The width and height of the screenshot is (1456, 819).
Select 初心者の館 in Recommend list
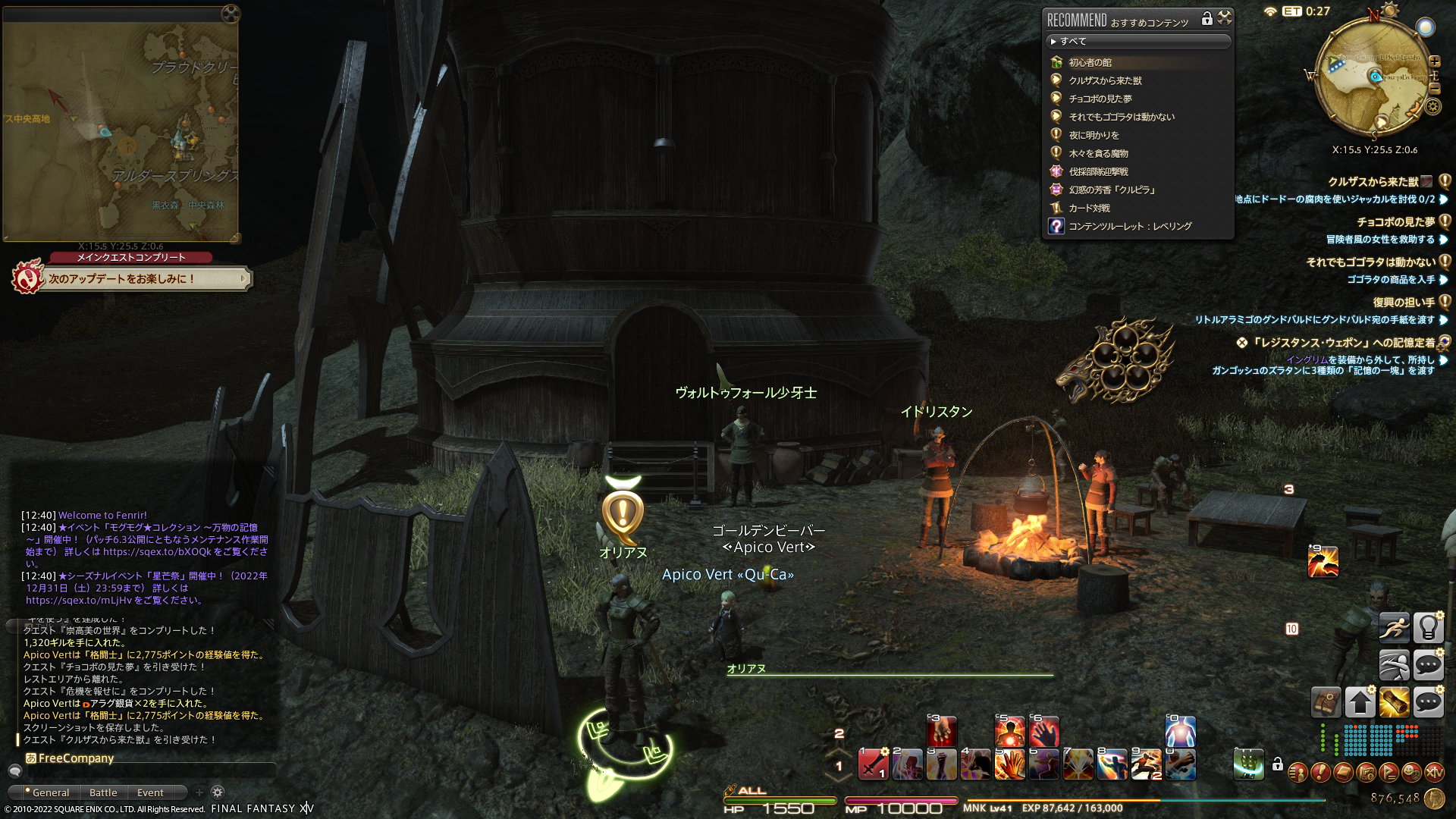click(x=1090, y=62)
